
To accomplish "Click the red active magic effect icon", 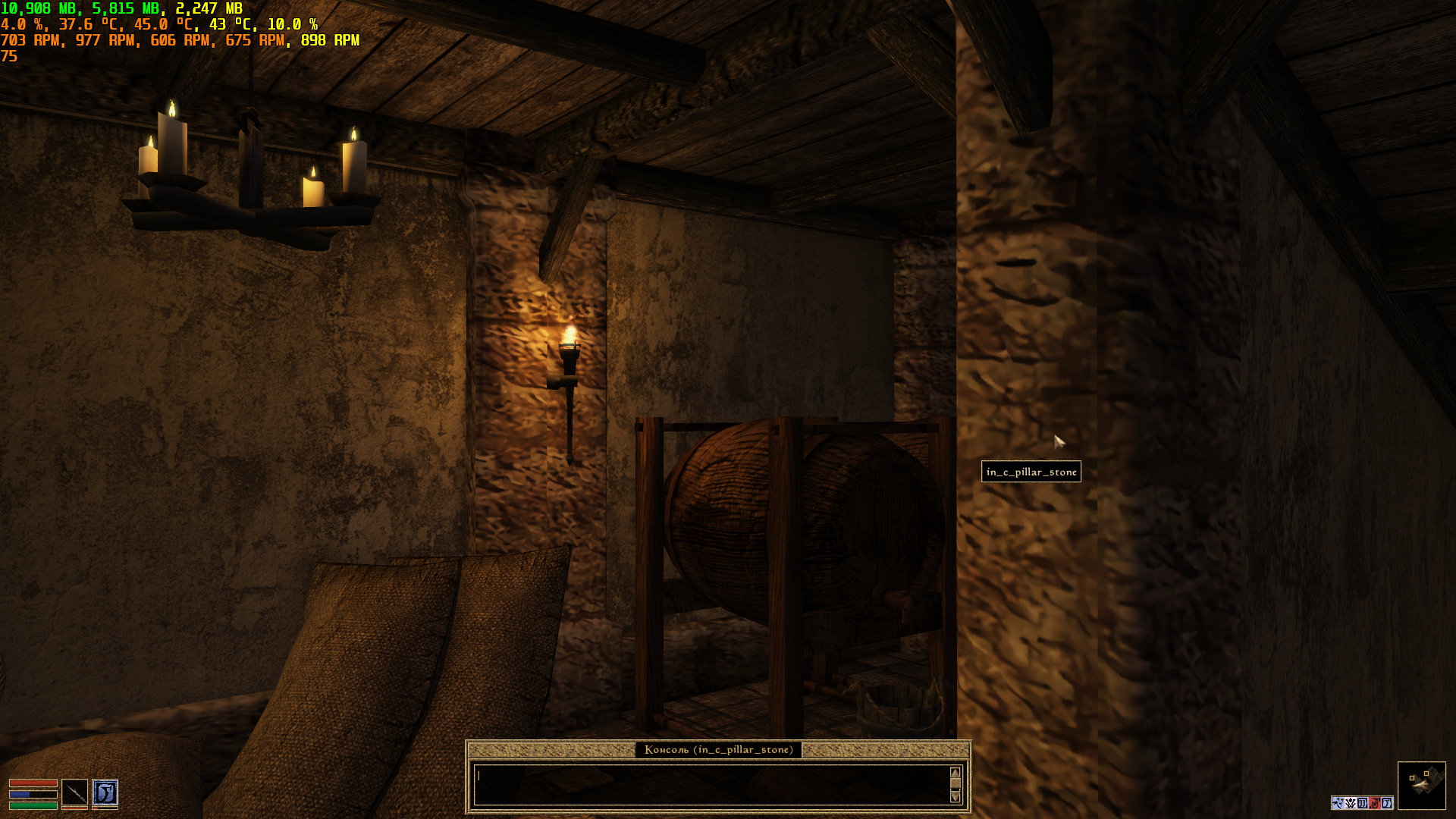I will coord(1374,803).
